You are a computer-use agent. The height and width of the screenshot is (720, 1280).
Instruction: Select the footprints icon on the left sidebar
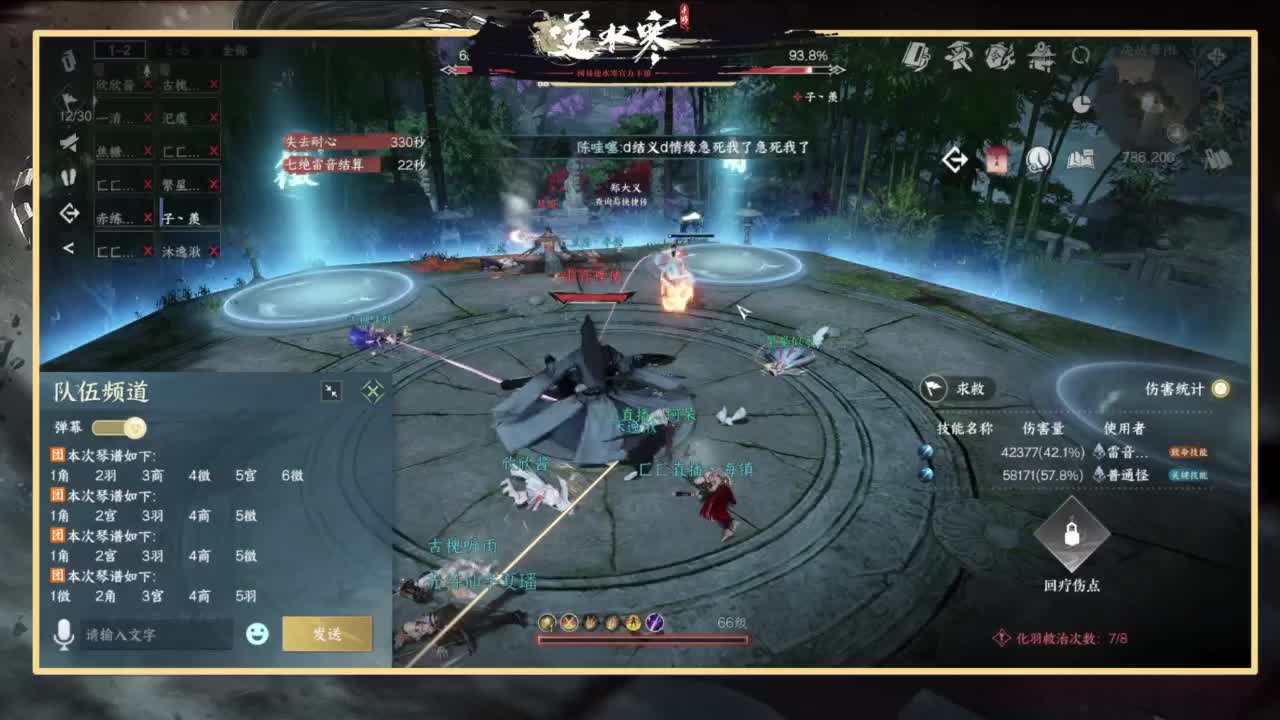click(68, 178)
